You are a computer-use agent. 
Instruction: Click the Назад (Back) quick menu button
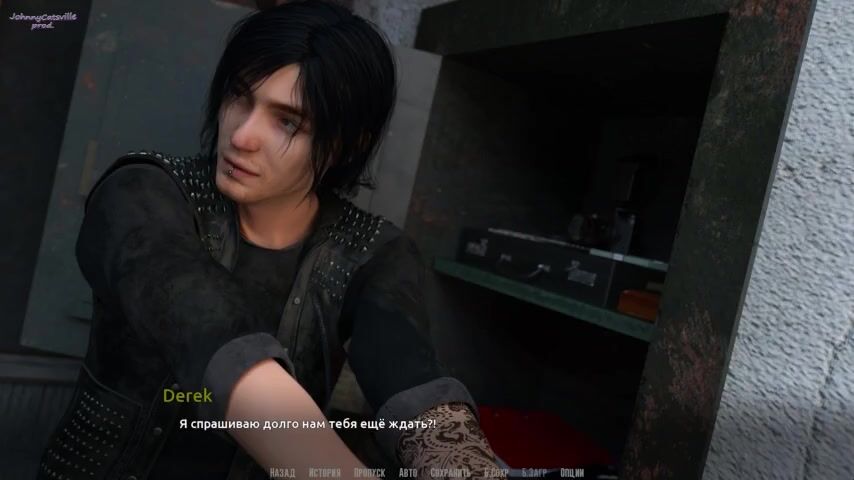[x=282, y=473]
